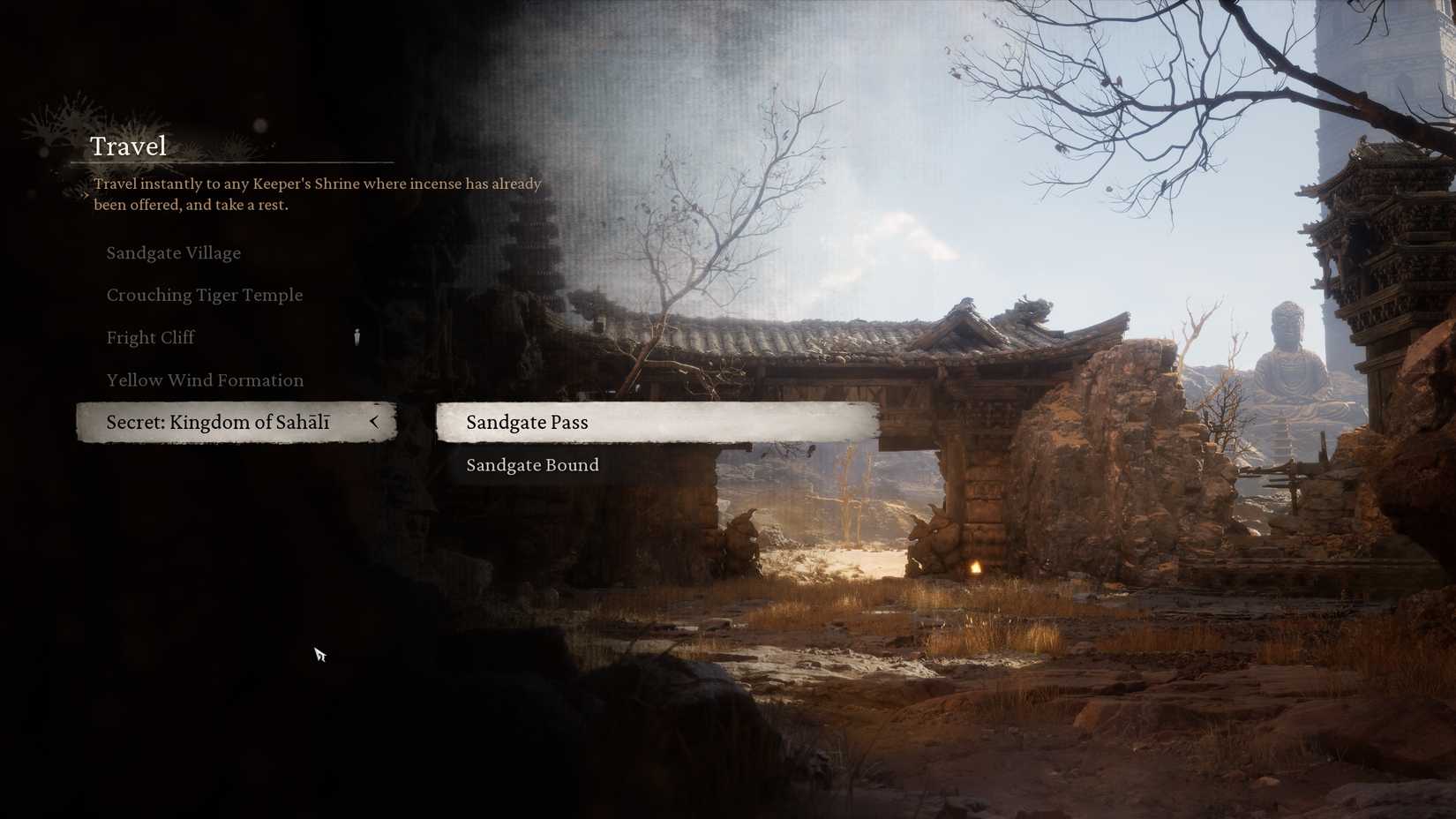Click the left-pointing chevron on the Sahālī row
The height and width of the screenshot is (819, 1456).
[374, 422]
